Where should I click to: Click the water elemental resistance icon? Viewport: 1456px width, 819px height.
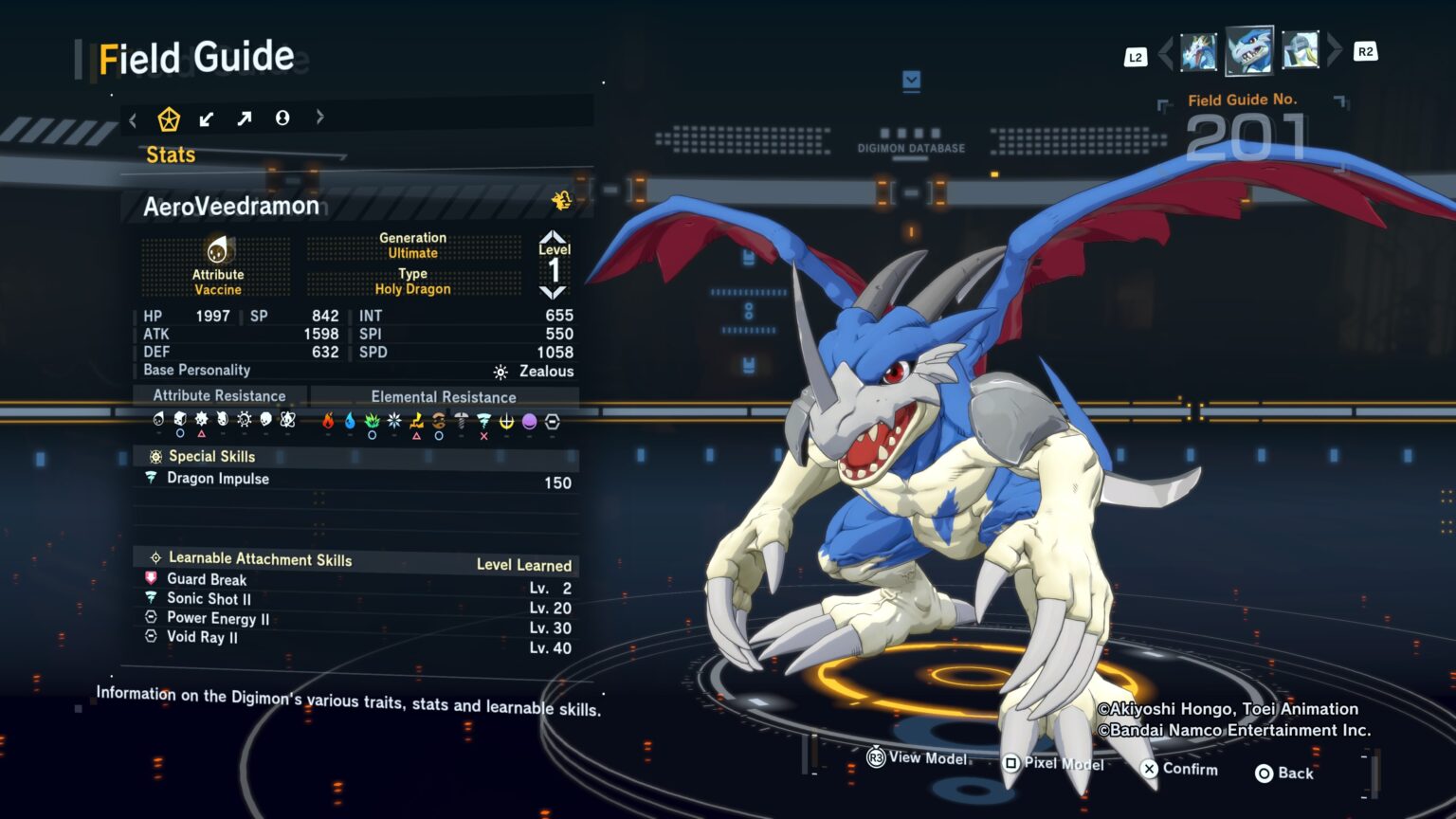[349, 421]
